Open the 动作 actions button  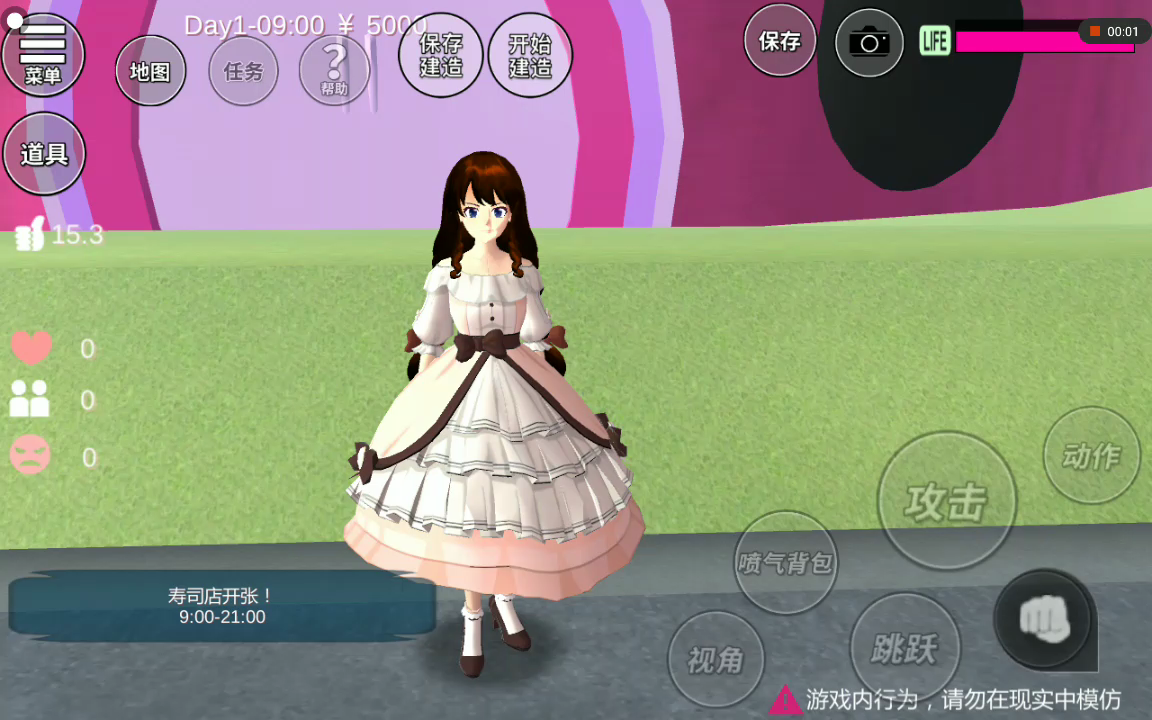tap(1091, 456)
